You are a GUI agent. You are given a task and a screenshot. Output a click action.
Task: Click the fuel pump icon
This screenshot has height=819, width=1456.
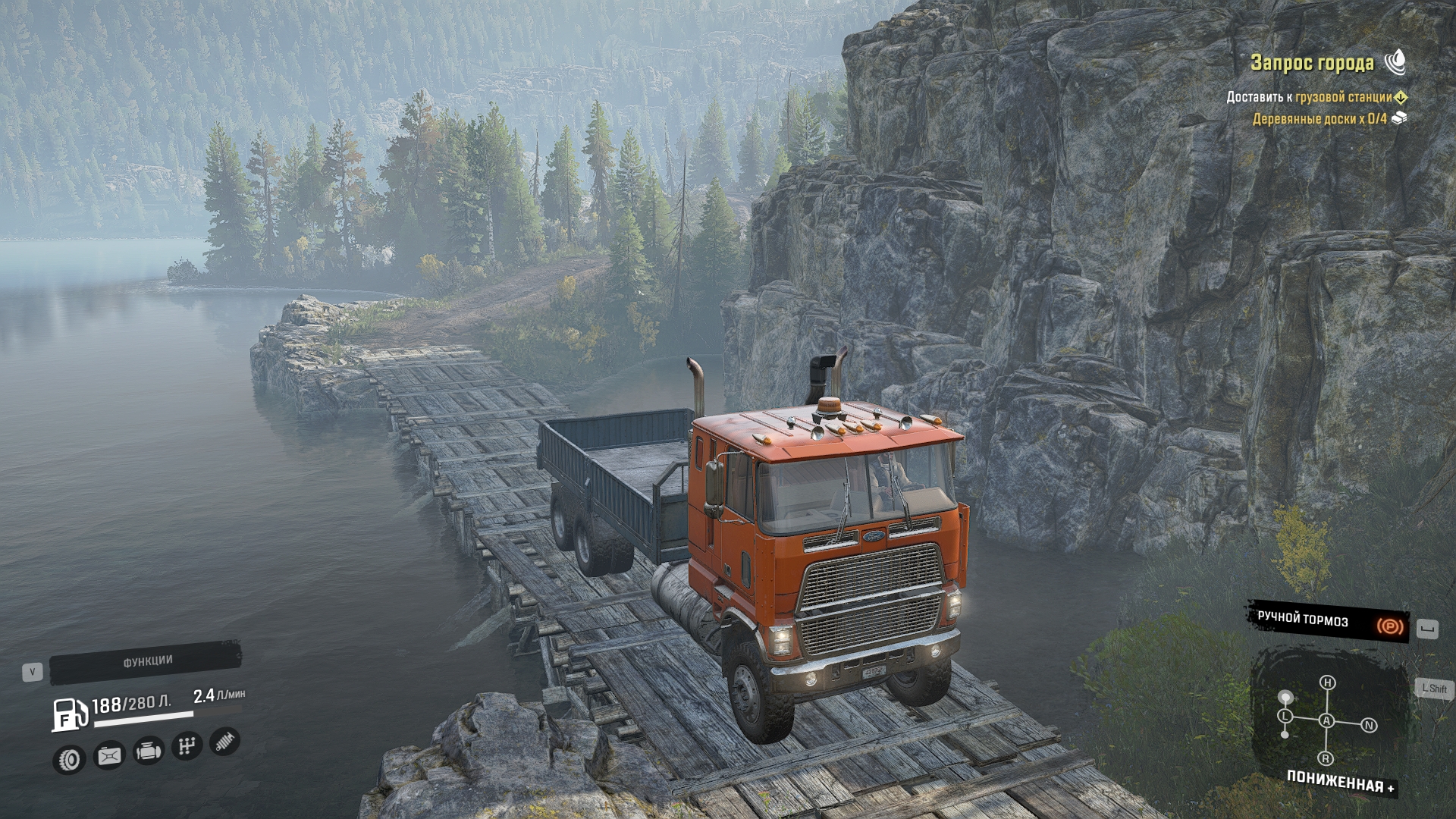(x=68, y=714)
